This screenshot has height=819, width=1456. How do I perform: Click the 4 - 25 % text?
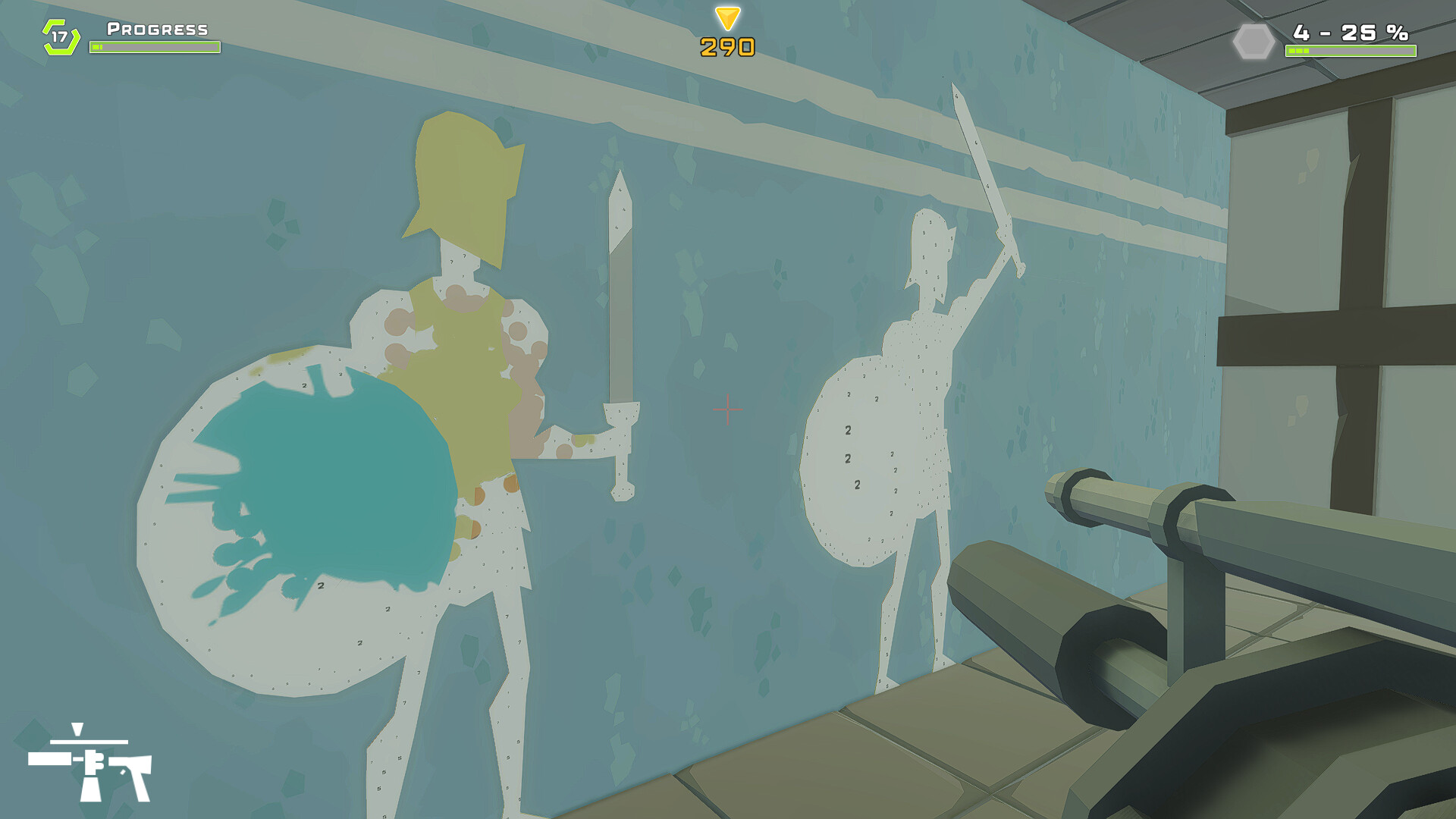click(x=1350, y=33)
